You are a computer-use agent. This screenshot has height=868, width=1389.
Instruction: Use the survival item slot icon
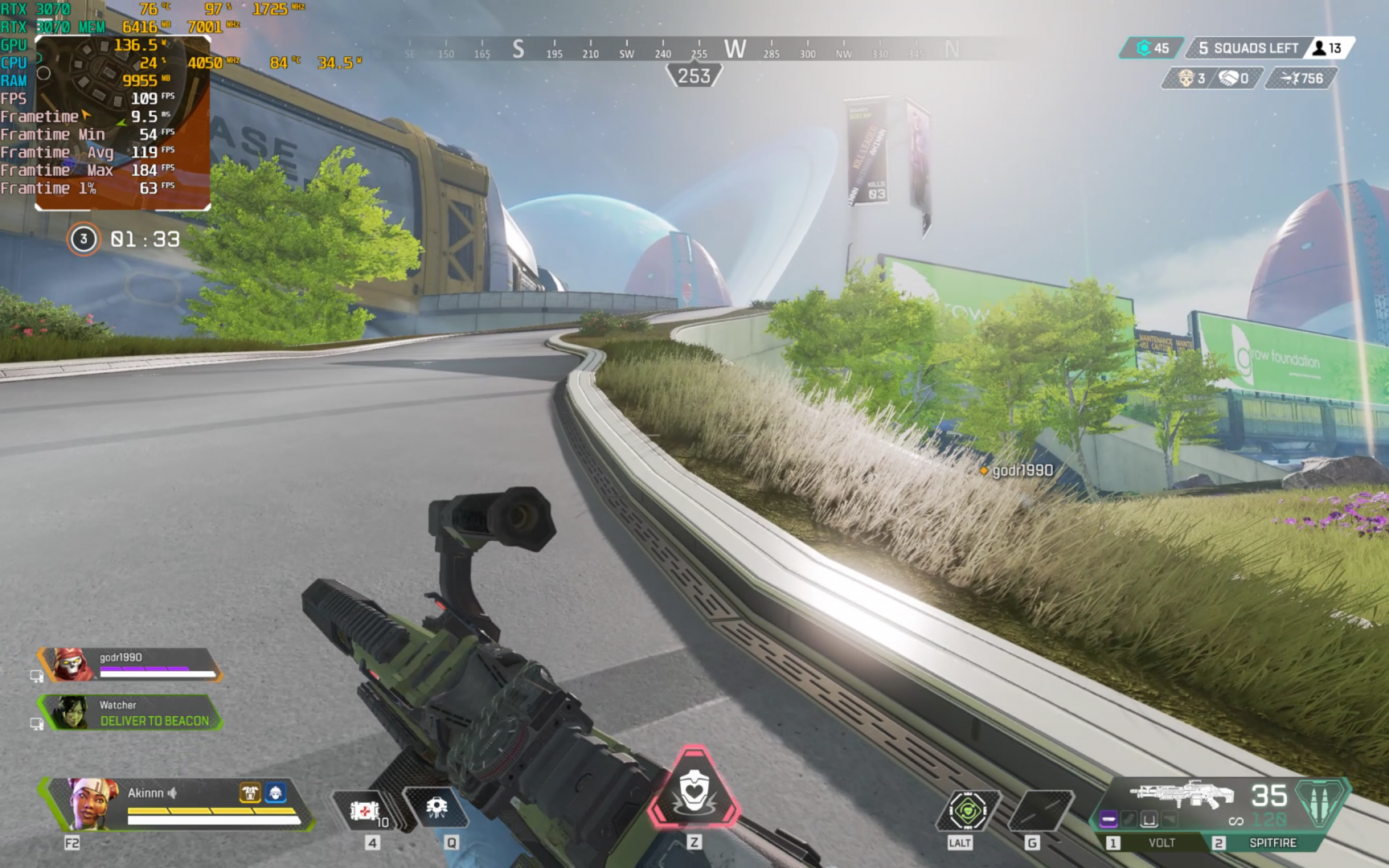point(968,810)
